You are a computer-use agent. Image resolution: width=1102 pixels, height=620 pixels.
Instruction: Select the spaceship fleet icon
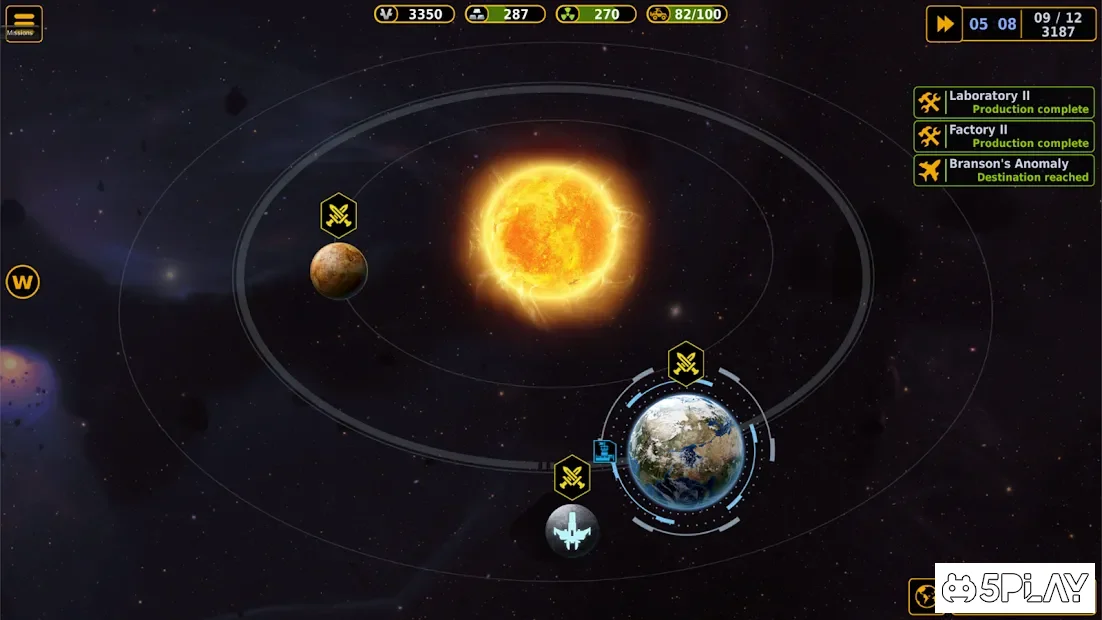[x=572, y=530]
